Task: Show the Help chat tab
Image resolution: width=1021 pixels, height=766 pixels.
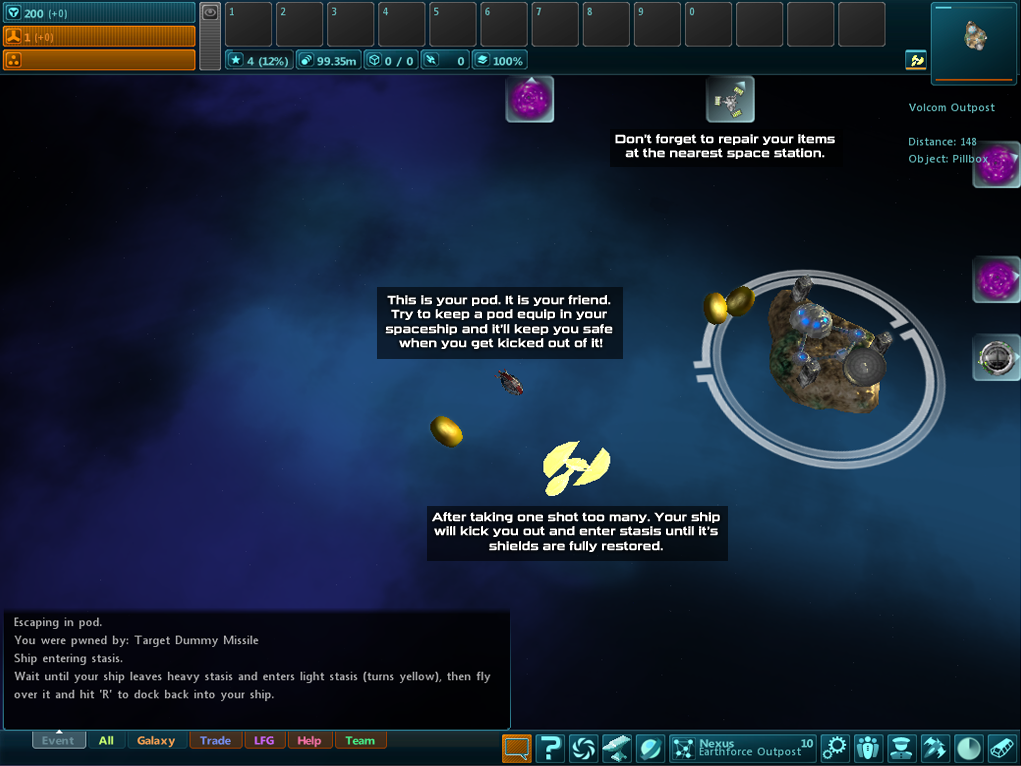Action: [309, 741]
